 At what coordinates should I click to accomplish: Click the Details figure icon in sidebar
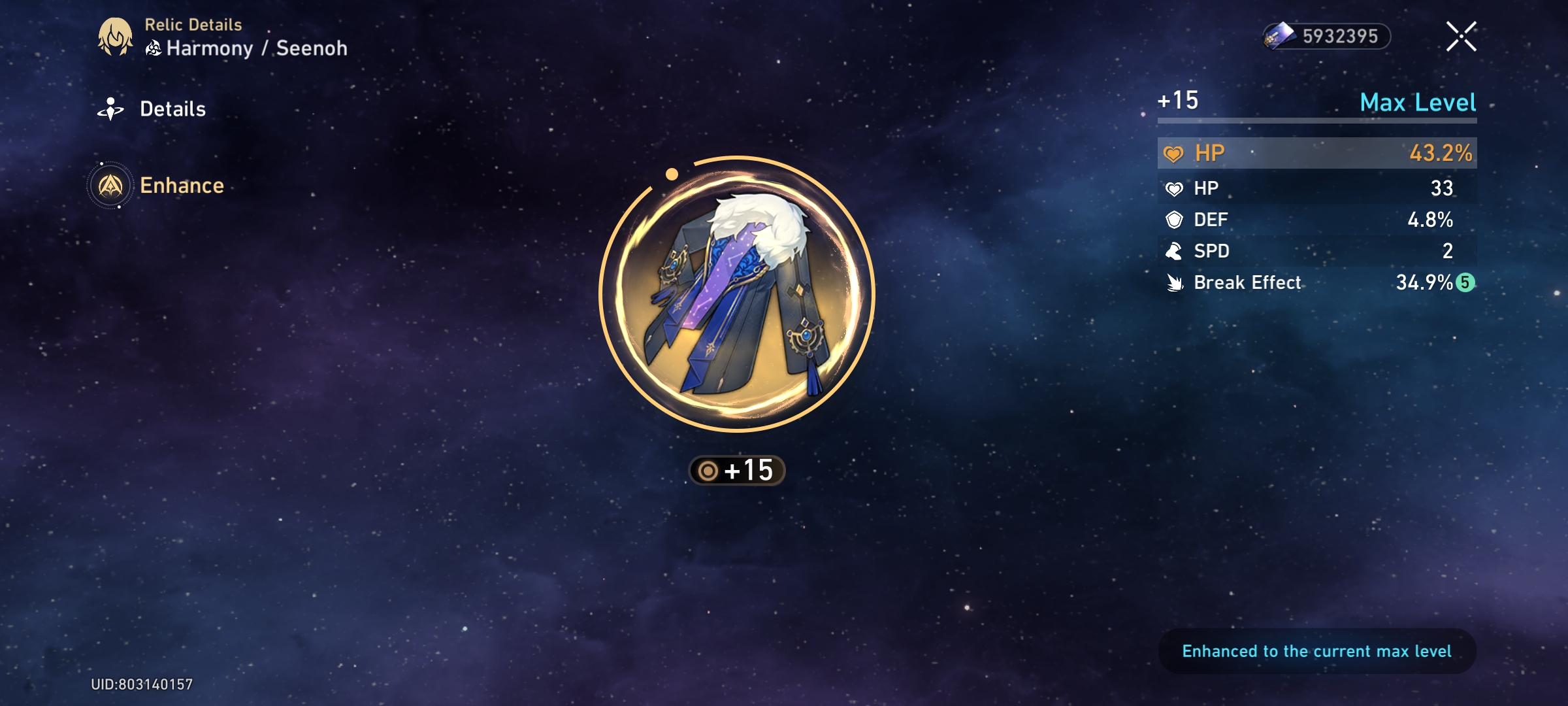click(112, 109)
